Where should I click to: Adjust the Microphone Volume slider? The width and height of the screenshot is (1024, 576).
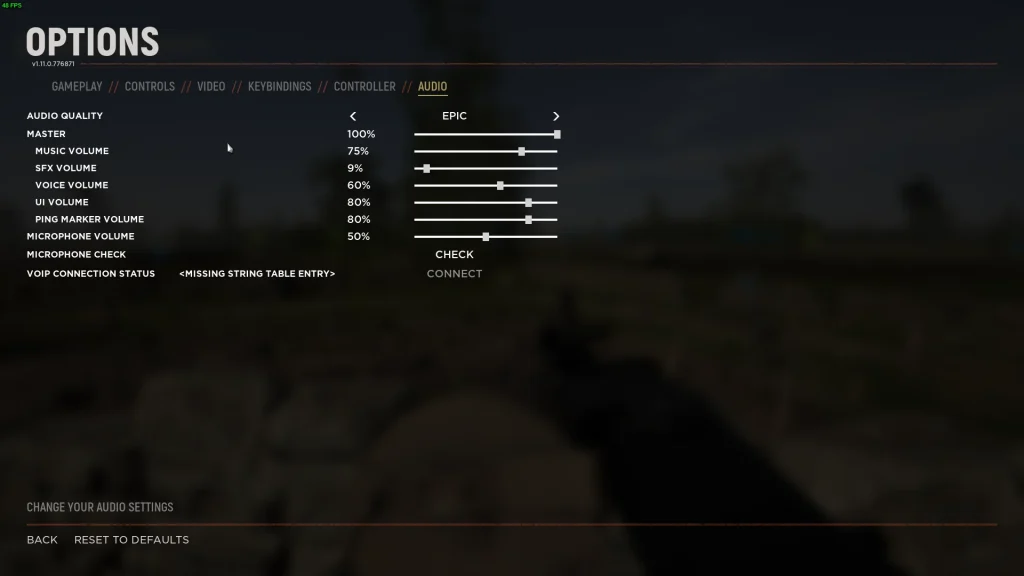coord(486,237)
